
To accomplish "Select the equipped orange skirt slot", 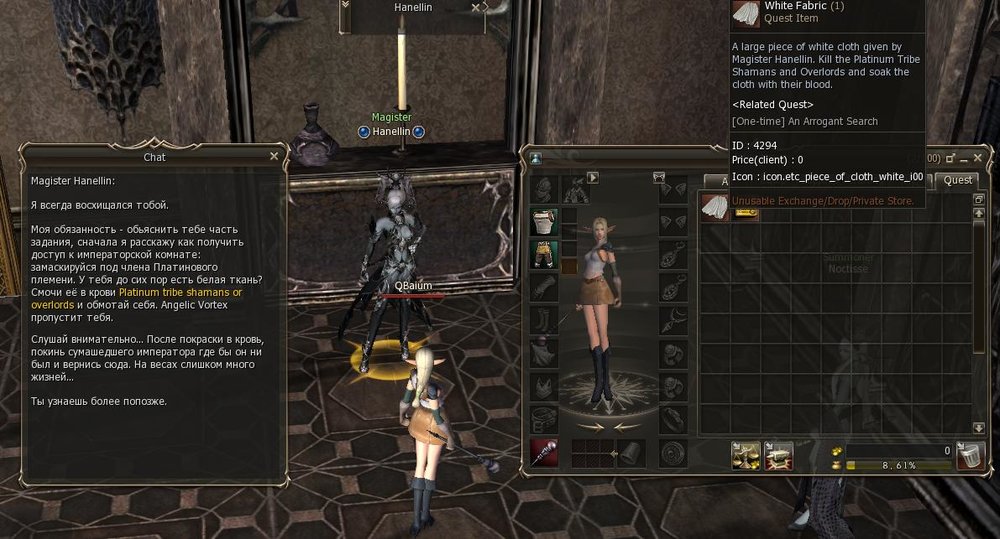I will coord(544,254).
